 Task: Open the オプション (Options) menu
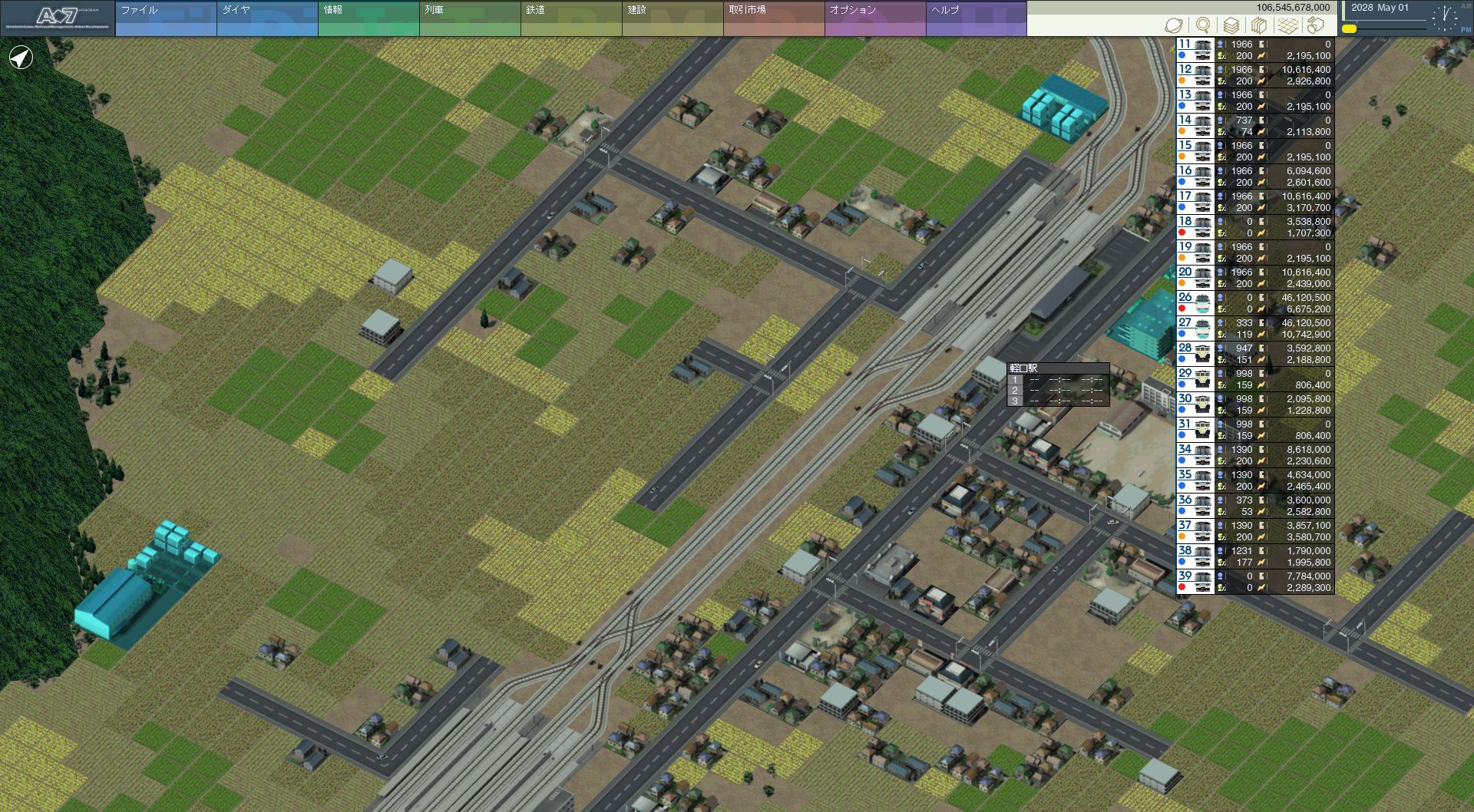tap(874, 18)
